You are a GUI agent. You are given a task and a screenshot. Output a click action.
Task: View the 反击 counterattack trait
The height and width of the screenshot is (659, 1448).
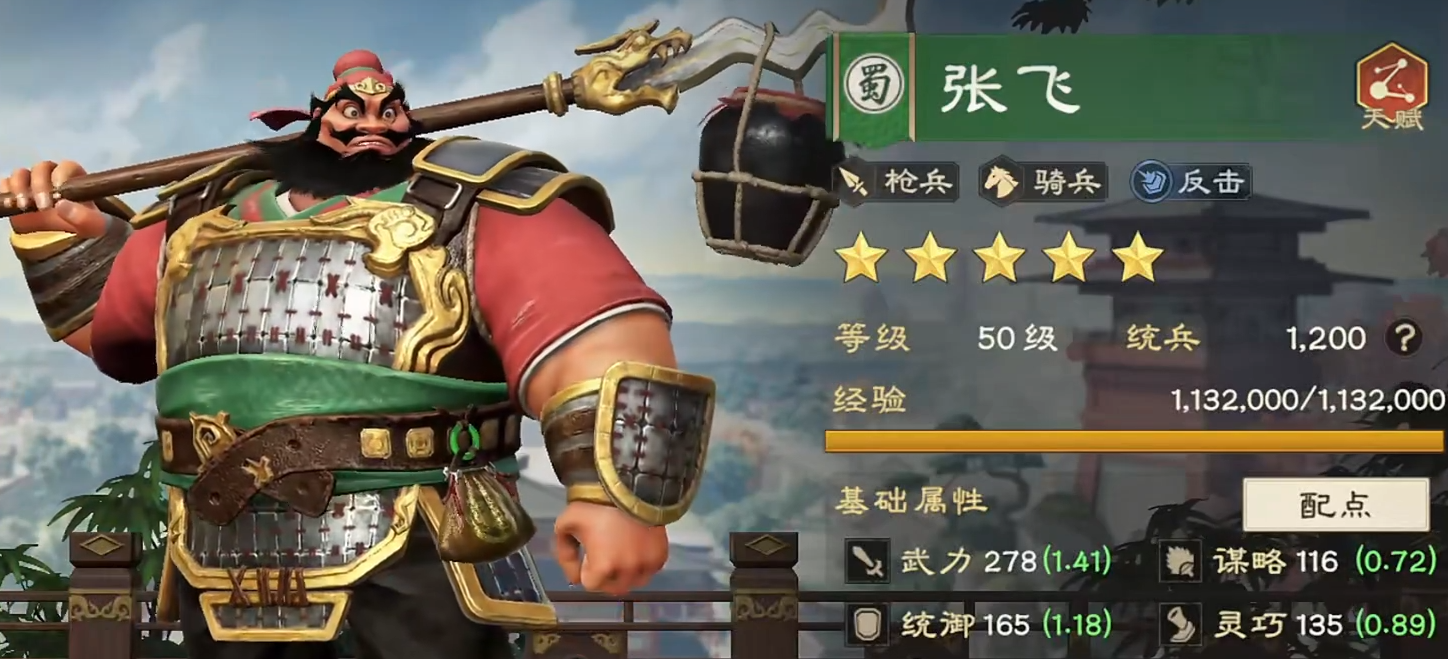click(x=1191, y=181)
